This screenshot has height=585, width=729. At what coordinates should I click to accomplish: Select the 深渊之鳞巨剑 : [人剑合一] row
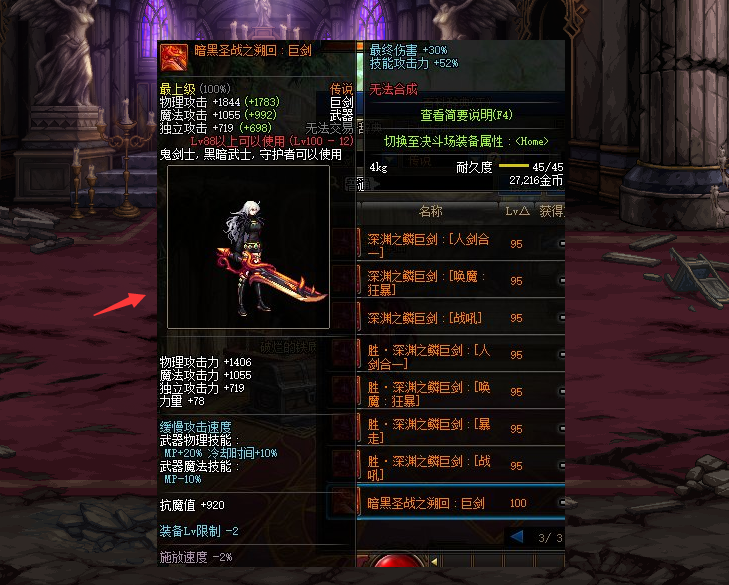coord(430,244)
